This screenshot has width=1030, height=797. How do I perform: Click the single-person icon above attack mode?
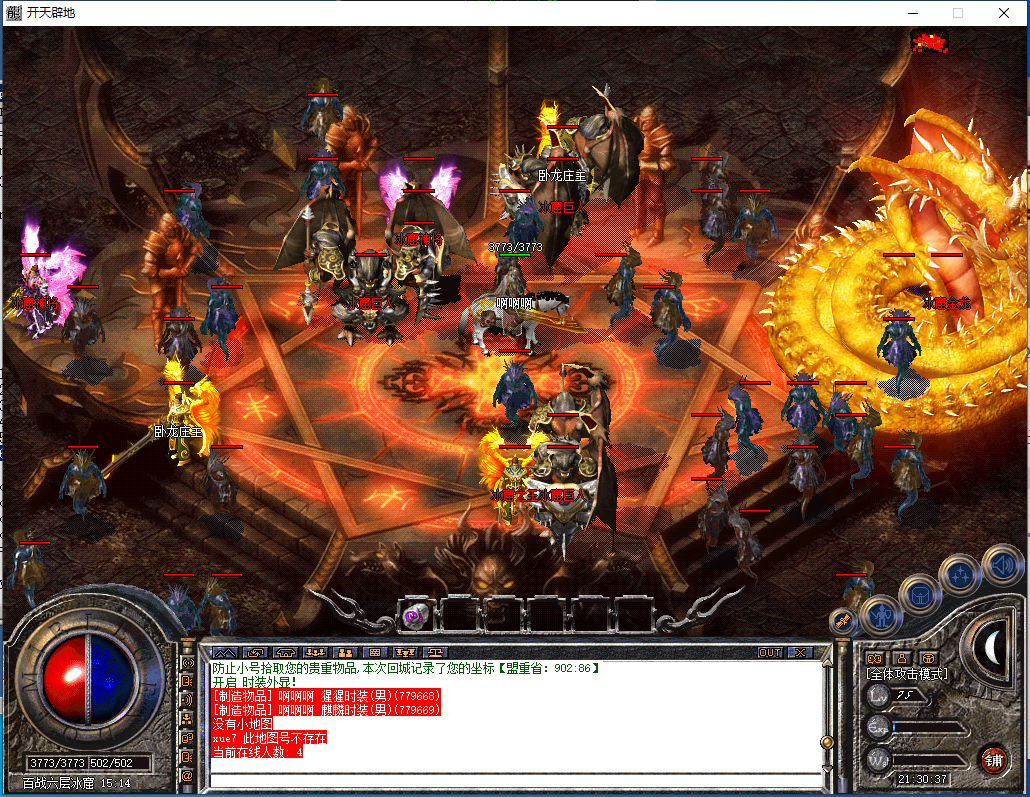(902, 658)
